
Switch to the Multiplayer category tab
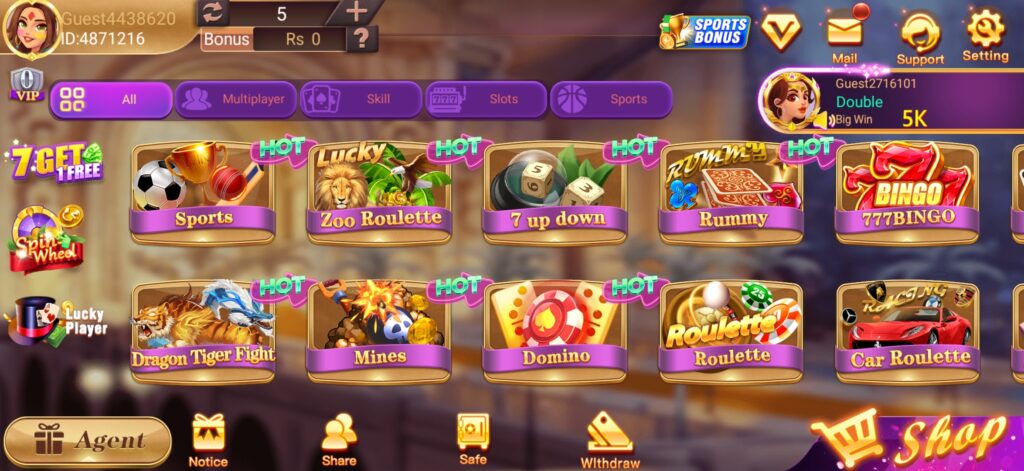236,99
